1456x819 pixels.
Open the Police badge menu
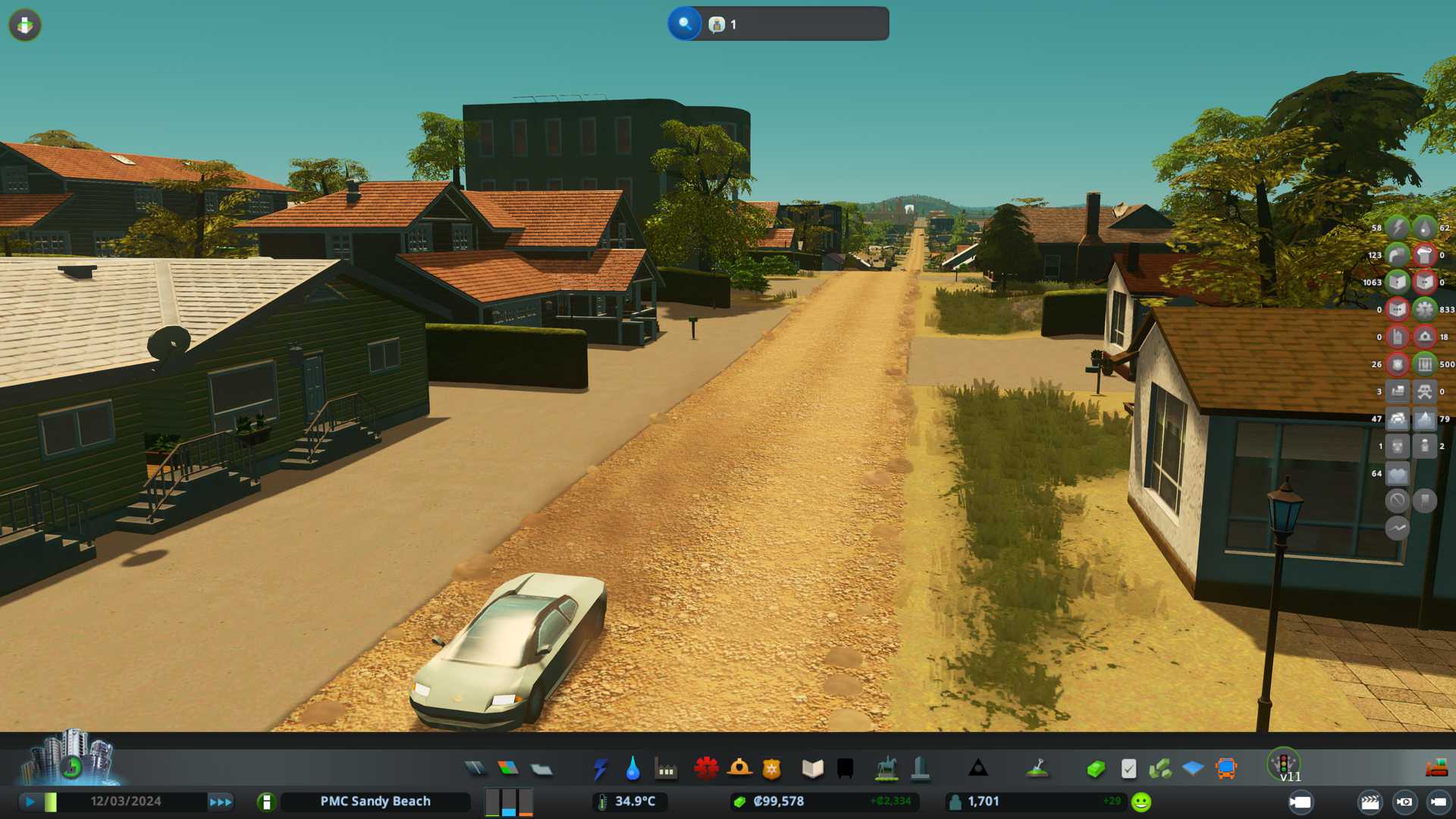772,769
